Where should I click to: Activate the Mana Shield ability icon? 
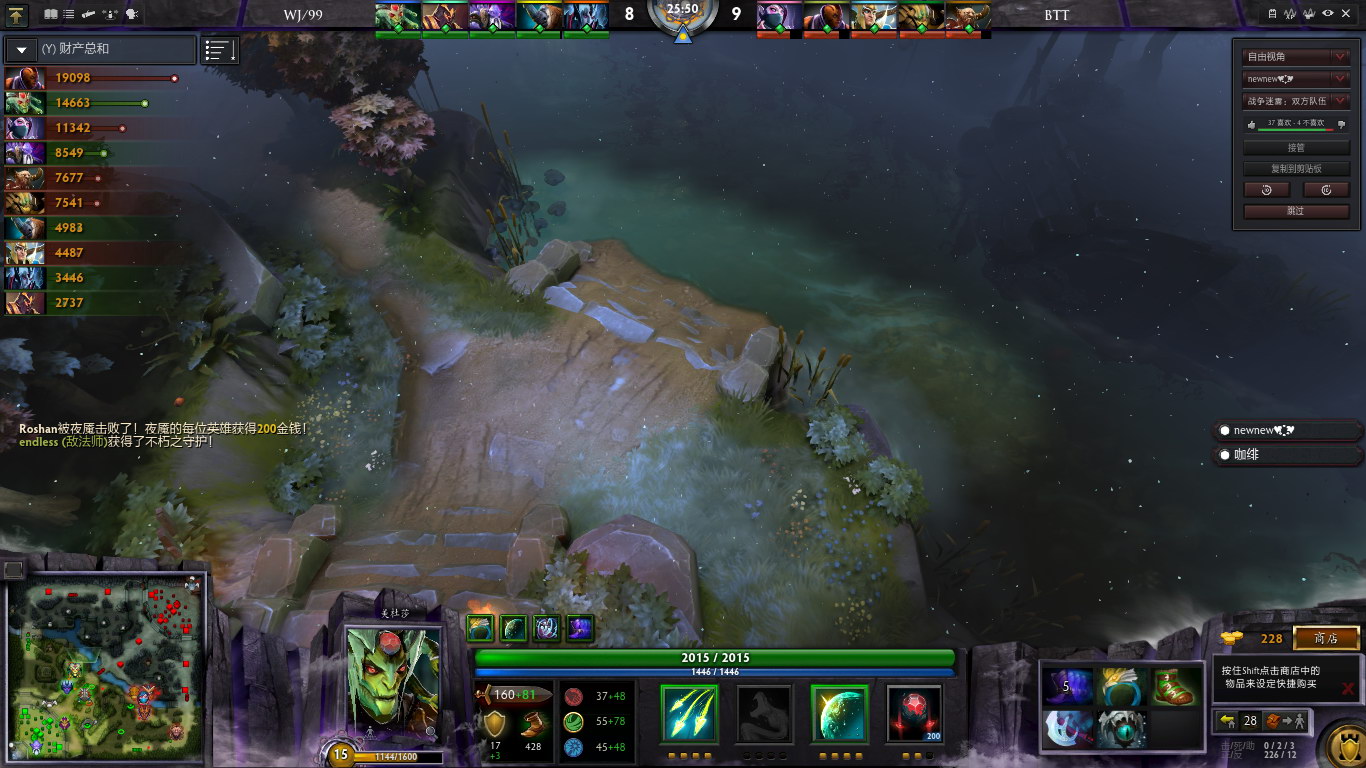839,714
